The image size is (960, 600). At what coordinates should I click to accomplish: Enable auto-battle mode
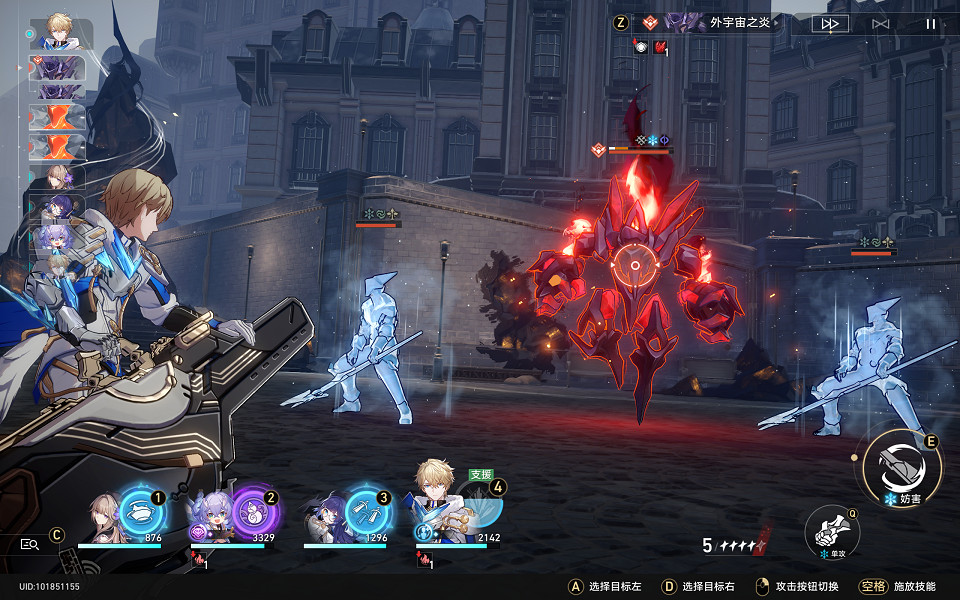(x=880, y=23)
